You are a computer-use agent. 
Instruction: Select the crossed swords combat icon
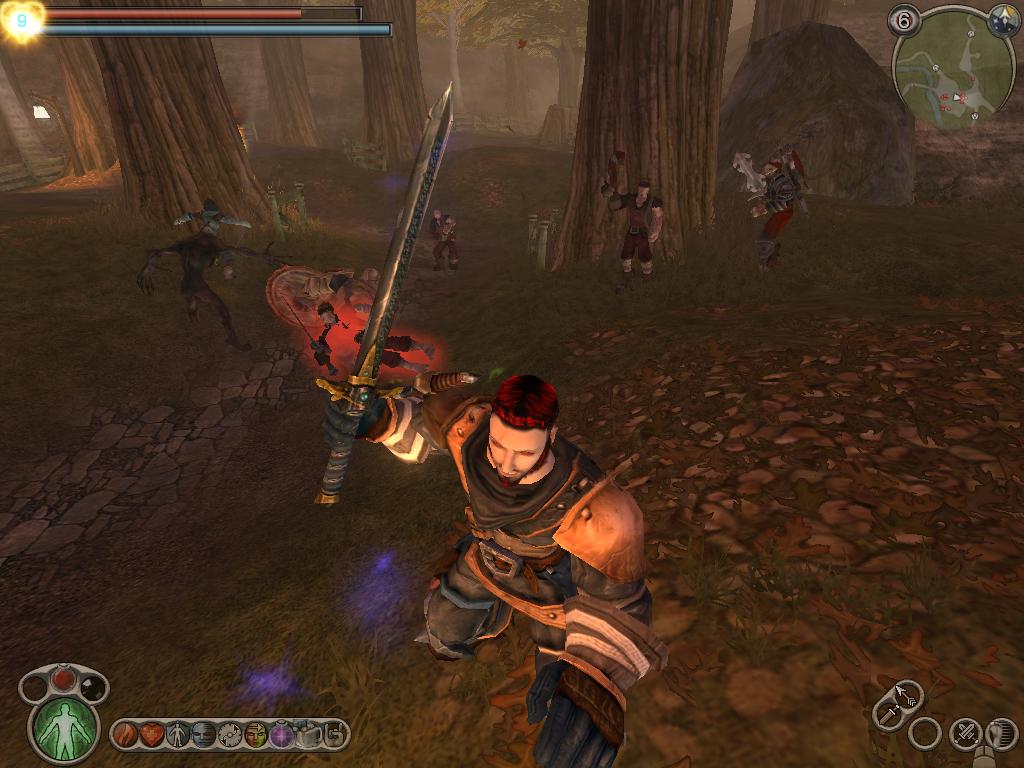point(965,735)
